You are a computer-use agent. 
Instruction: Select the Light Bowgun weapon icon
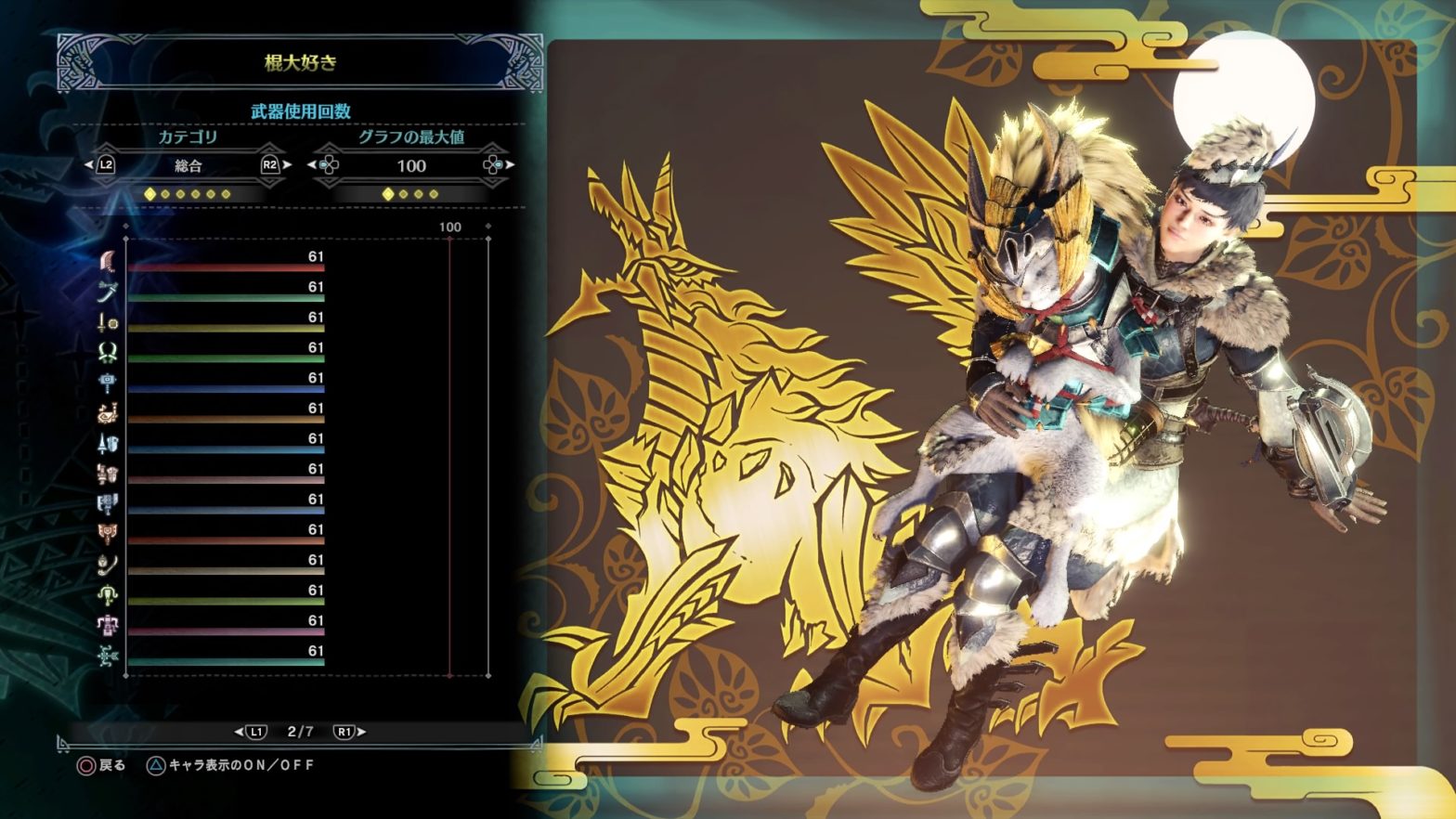point(108,595)
